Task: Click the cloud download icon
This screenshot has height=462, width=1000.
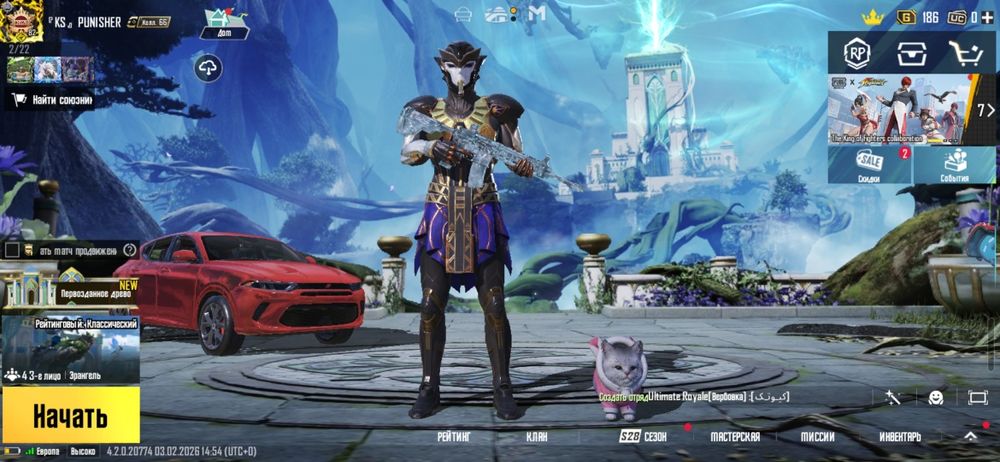Action: tap(209, 67)
